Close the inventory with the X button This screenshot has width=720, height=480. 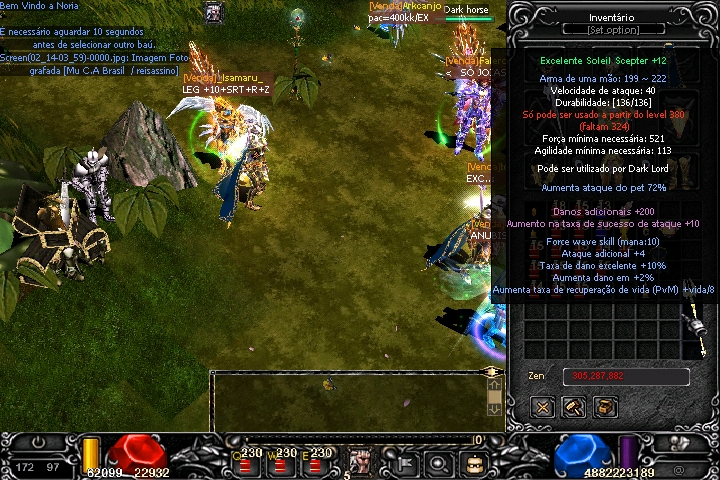click(x=543, y=407)
